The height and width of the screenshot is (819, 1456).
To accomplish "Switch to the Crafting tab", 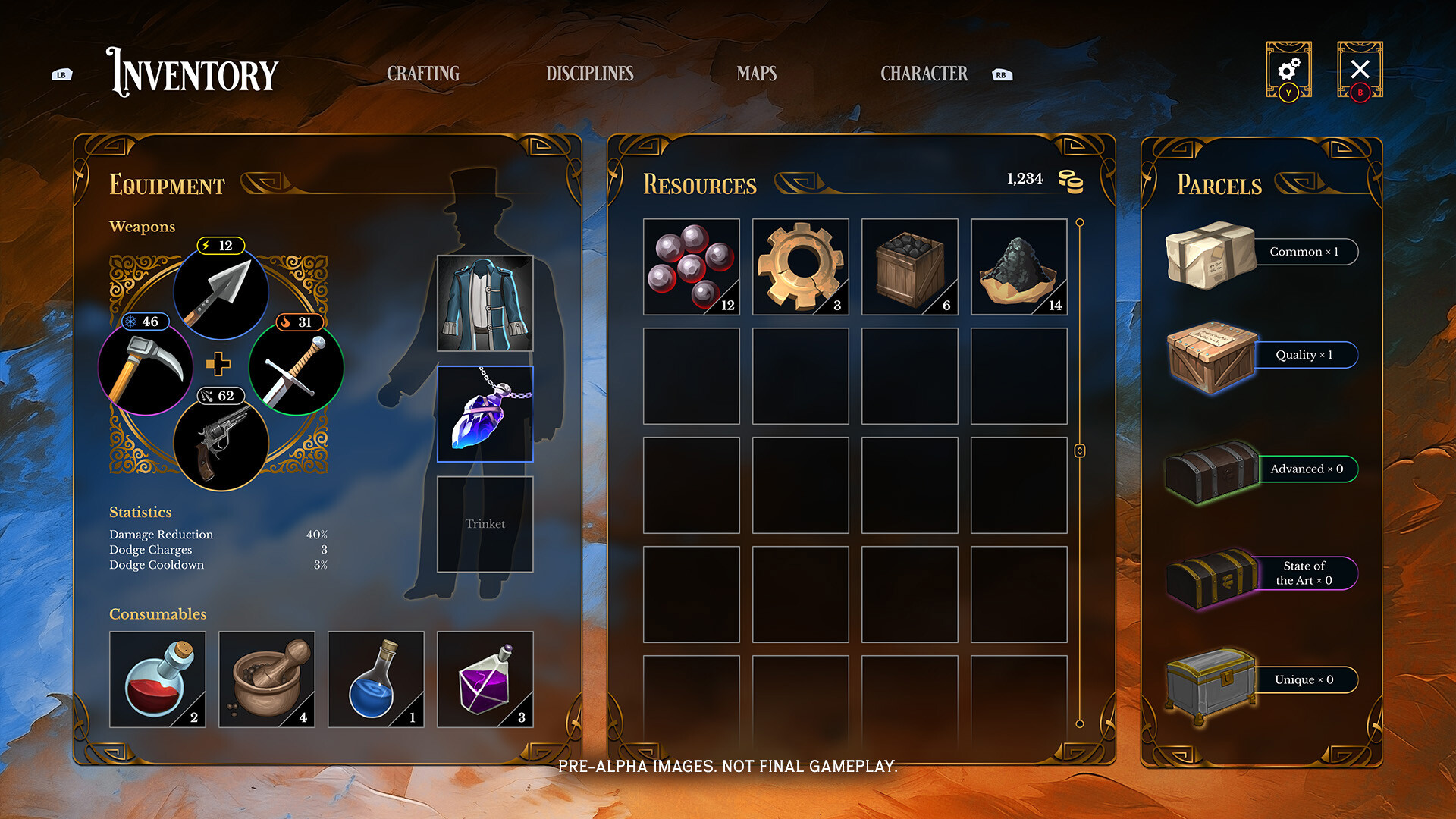I will 423,74.
